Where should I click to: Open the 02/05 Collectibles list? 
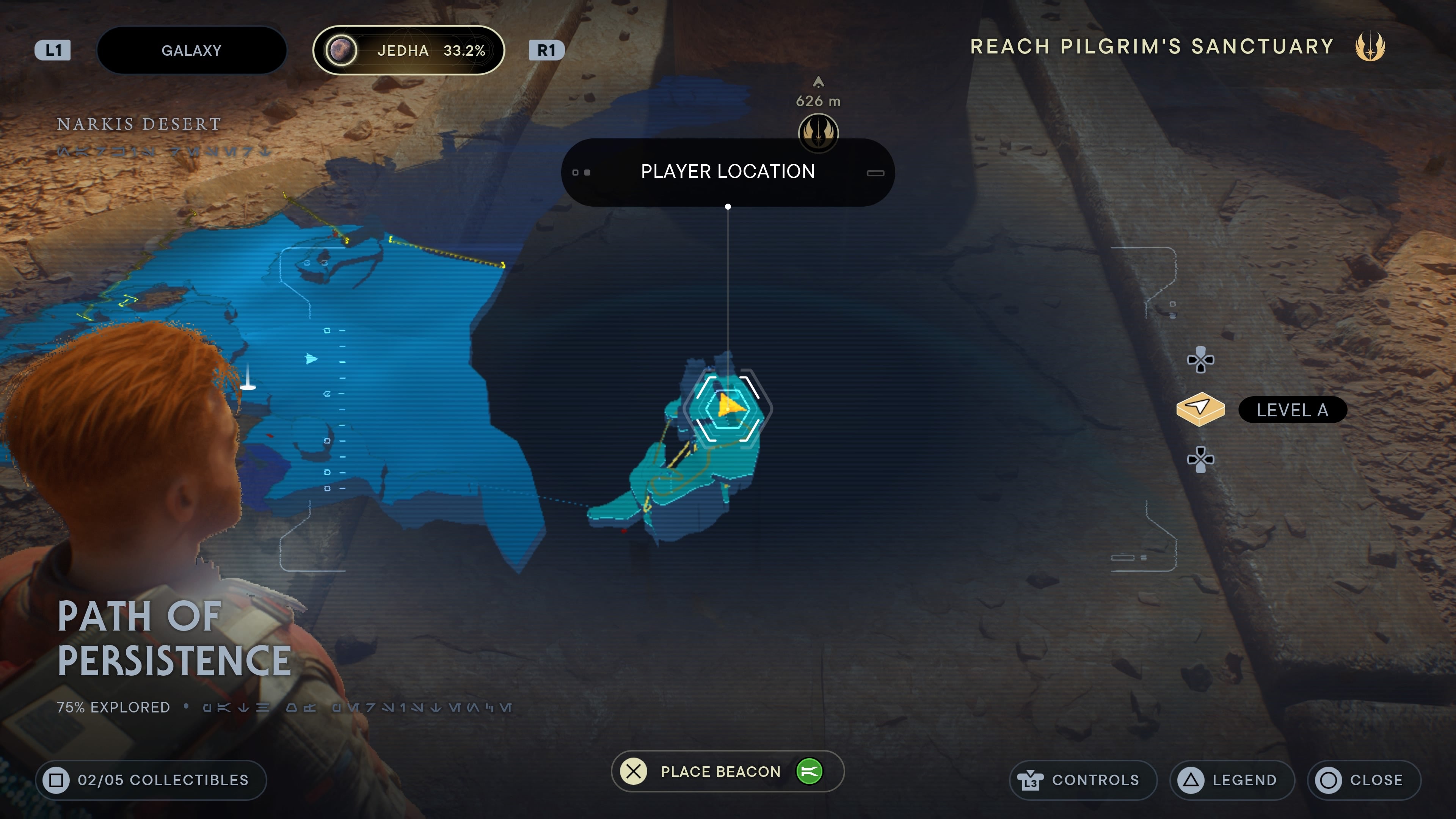(x=151, y=780)
